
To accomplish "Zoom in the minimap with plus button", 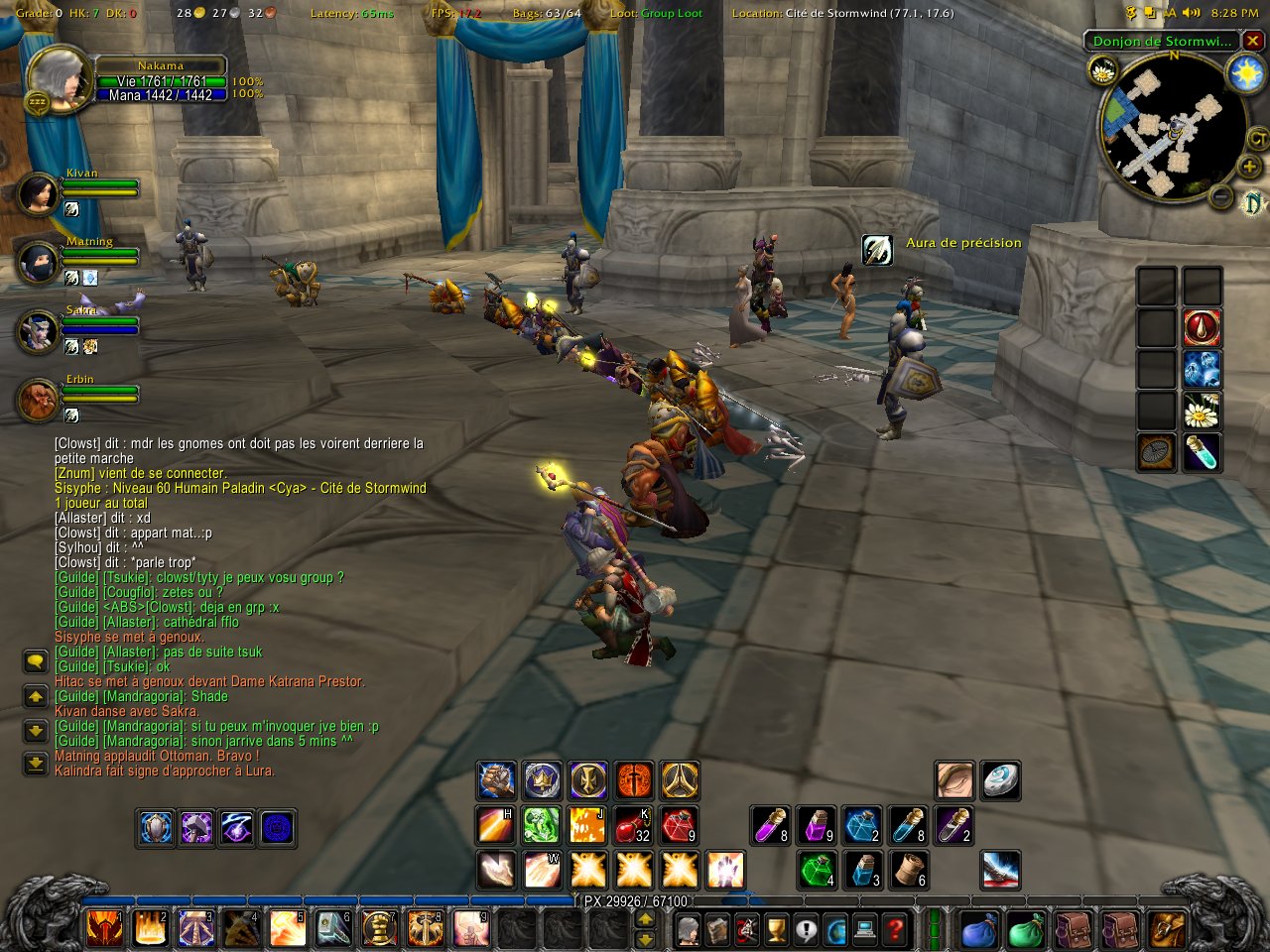I will (1249, 166).
